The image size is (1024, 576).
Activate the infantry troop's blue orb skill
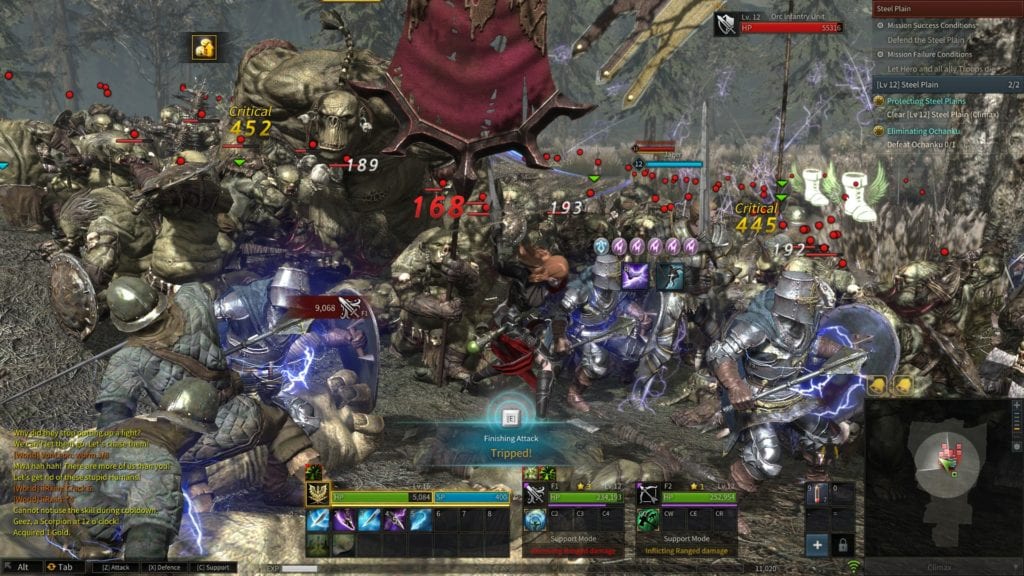click(x=535, y=519)
